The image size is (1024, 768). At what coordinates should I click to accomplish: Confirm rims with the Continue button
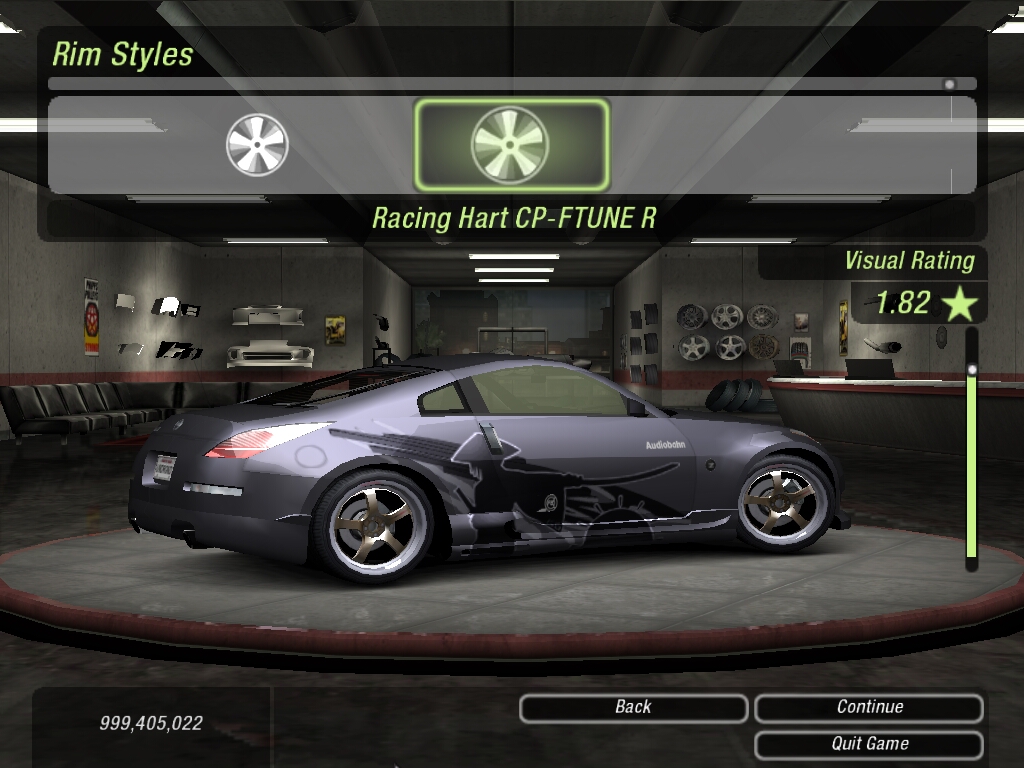(x=869, y=708)
